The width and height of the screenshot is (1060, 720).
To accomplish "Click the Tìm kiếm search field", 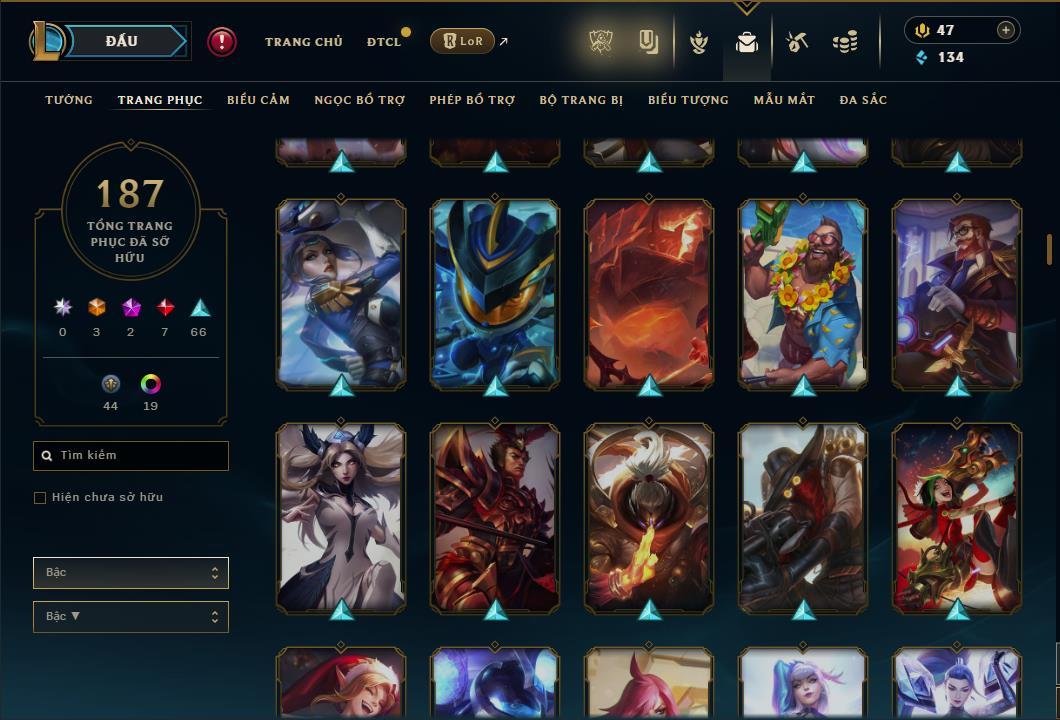I will pyautogui.click(x=131, y=456).
